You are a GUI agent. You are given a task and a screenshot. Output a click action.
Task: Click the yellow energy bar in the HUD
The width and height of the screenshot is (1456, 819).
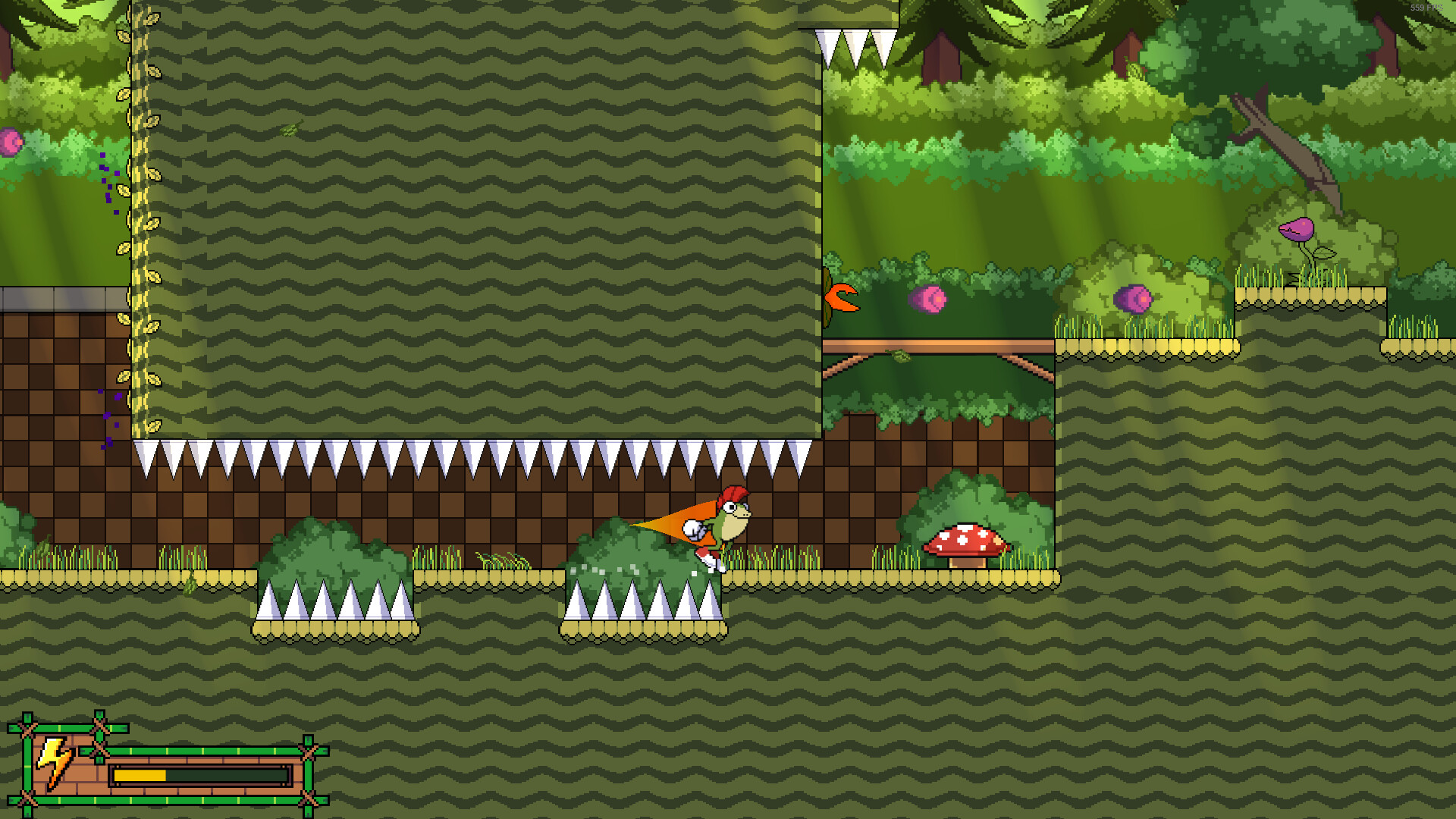(x=140, y=775)
